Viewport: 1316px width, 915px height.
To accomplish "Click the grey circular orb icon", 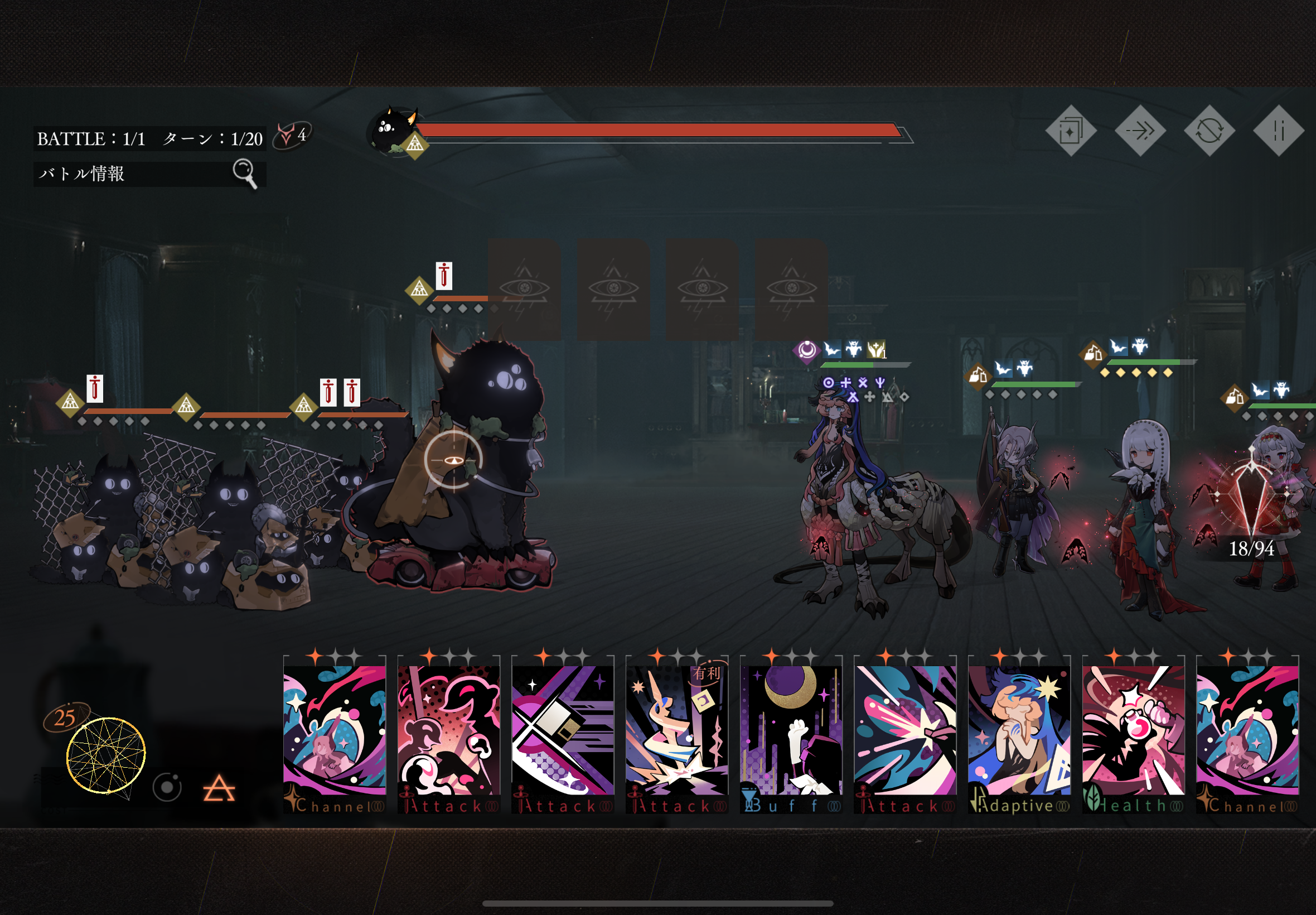I will pos(167,788).
